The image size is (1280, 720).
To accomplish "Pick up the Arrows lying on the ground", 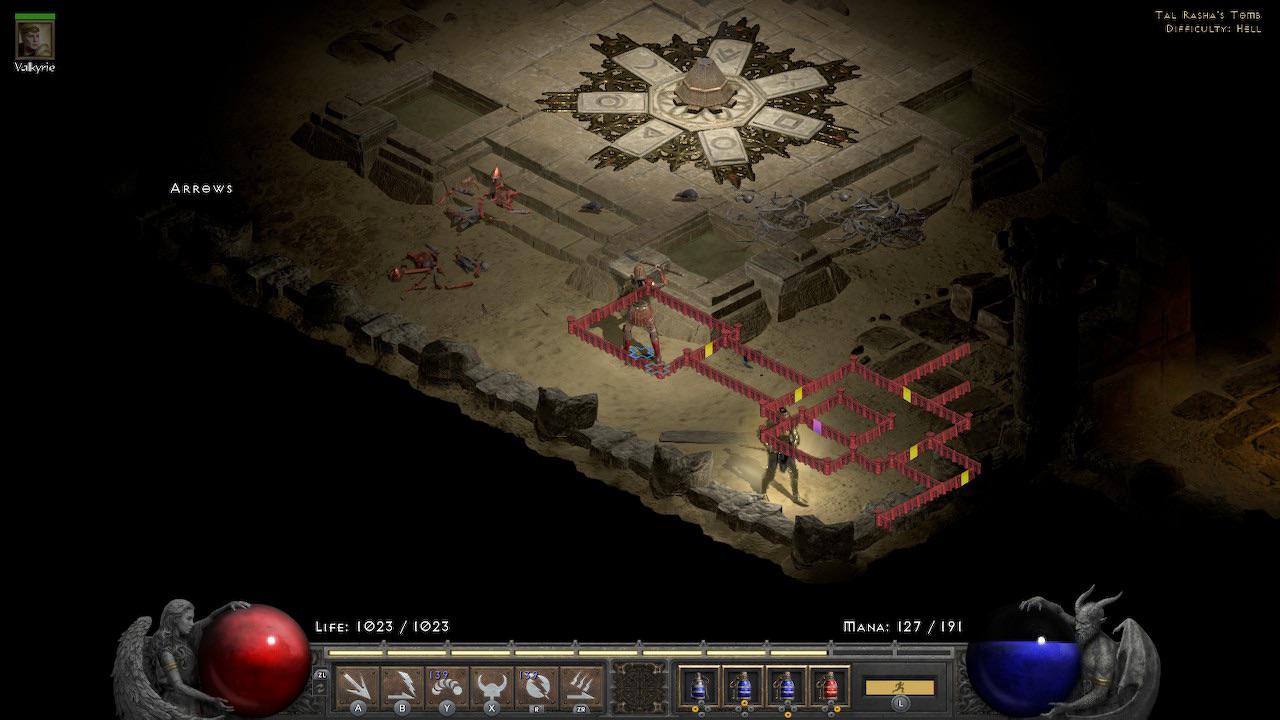I will tap(200, 188).
